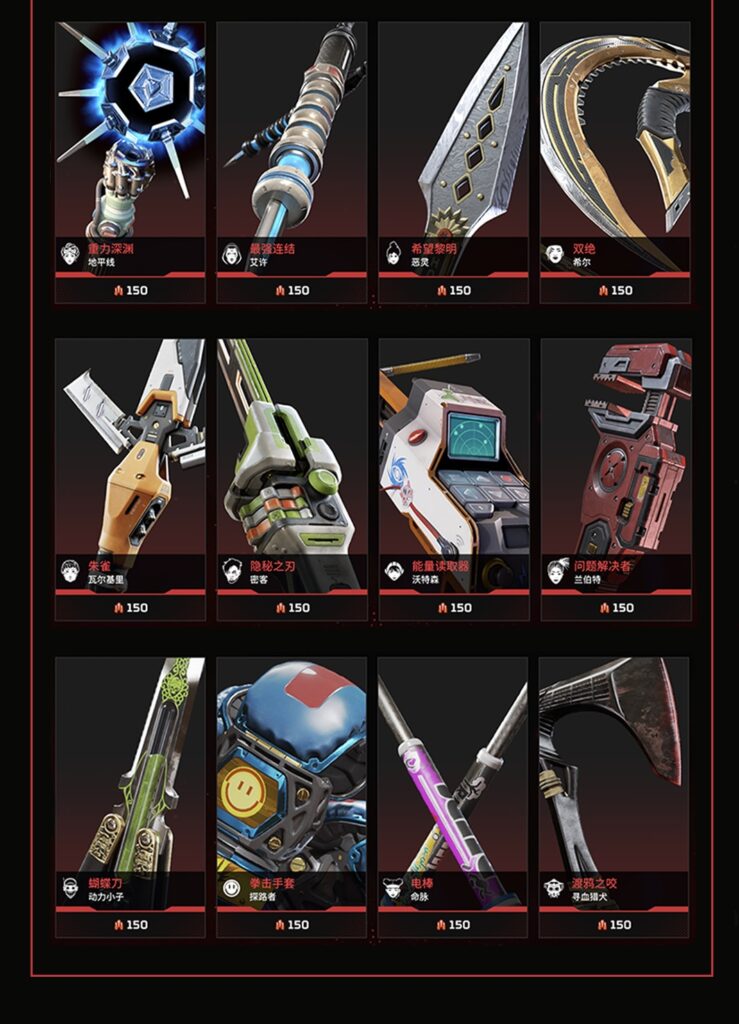Open the 希望黎明 kunai card for 恶灵
The width and height of the screenshot is (739, 1024).
pyautogui.click(x=453, y=160)
